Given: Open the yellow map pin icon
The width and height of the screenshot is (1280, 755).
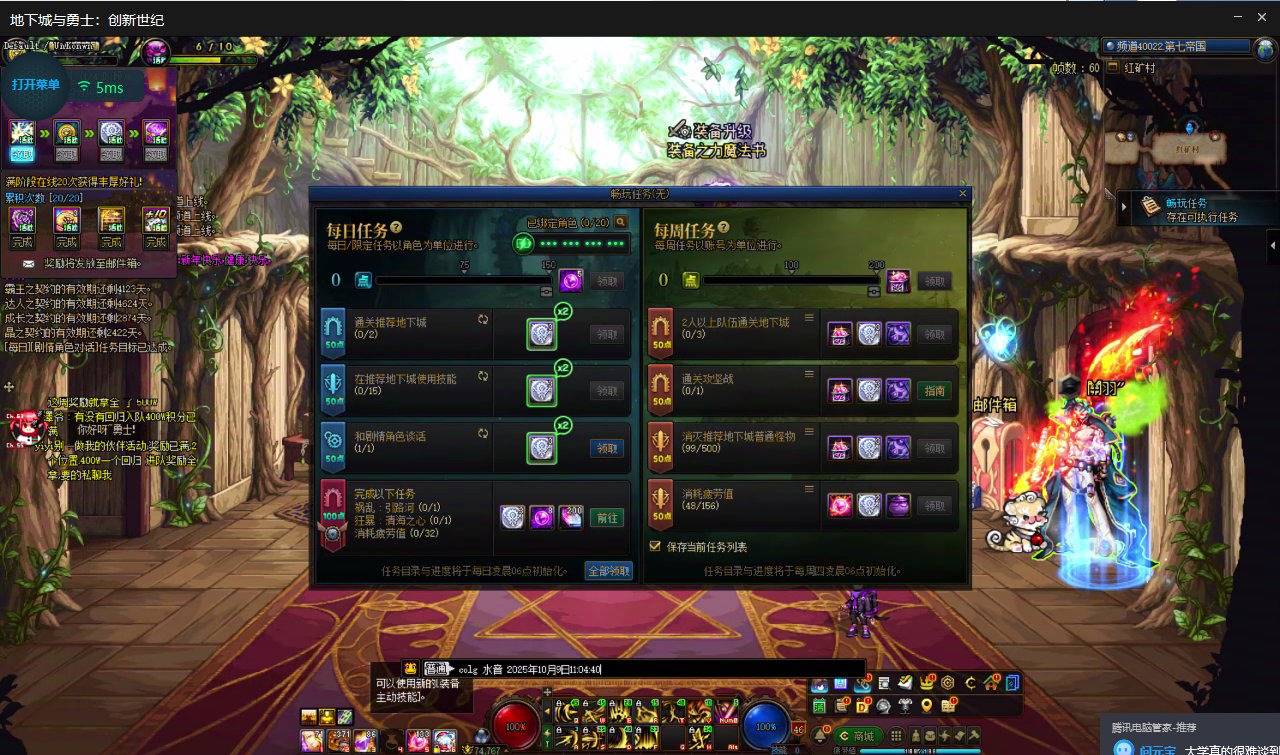Looking at the screenshot, I should click(x=926, y=706).
